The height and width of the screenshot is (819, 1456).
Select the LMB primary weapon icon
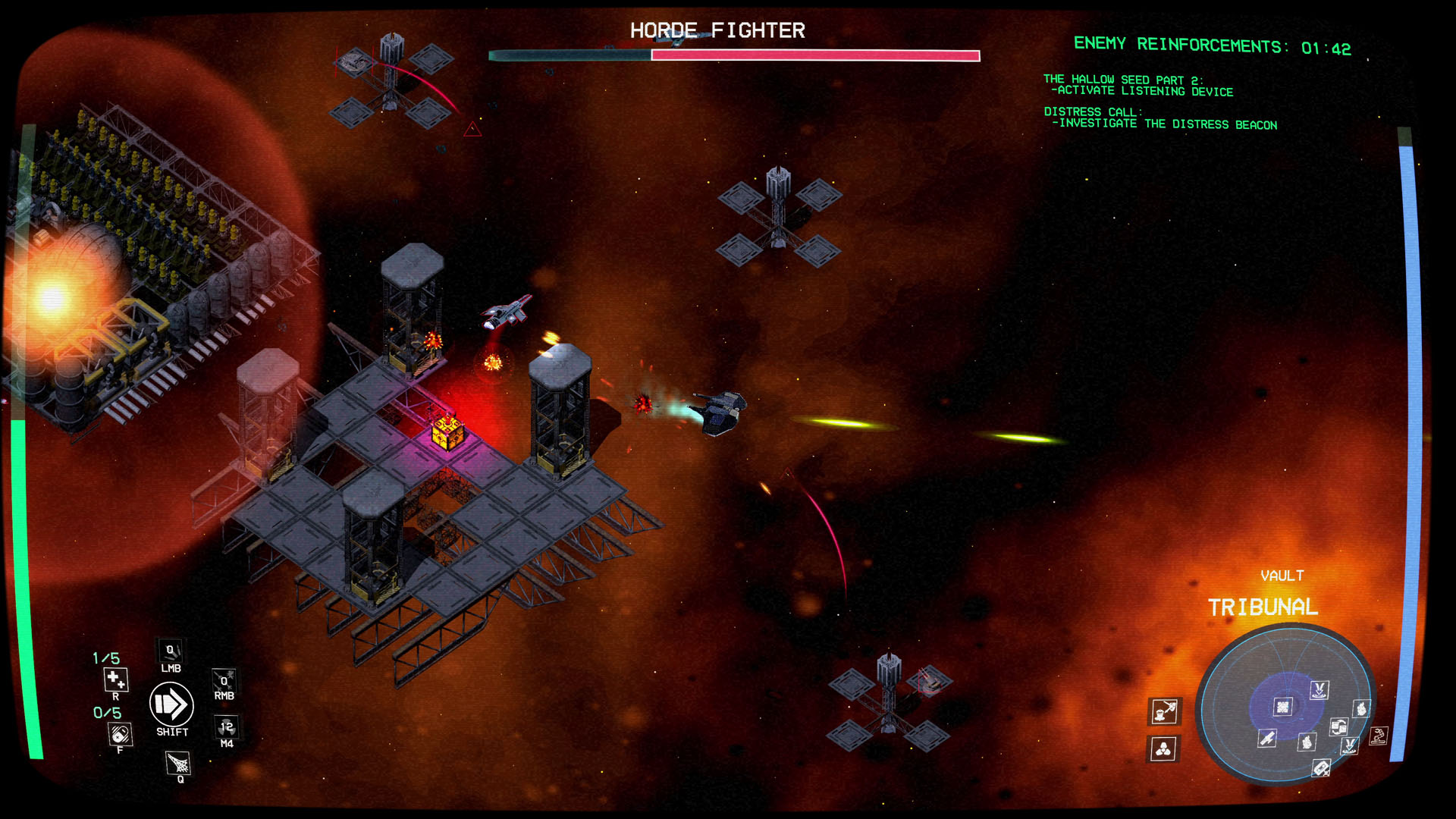pos(171,650)
